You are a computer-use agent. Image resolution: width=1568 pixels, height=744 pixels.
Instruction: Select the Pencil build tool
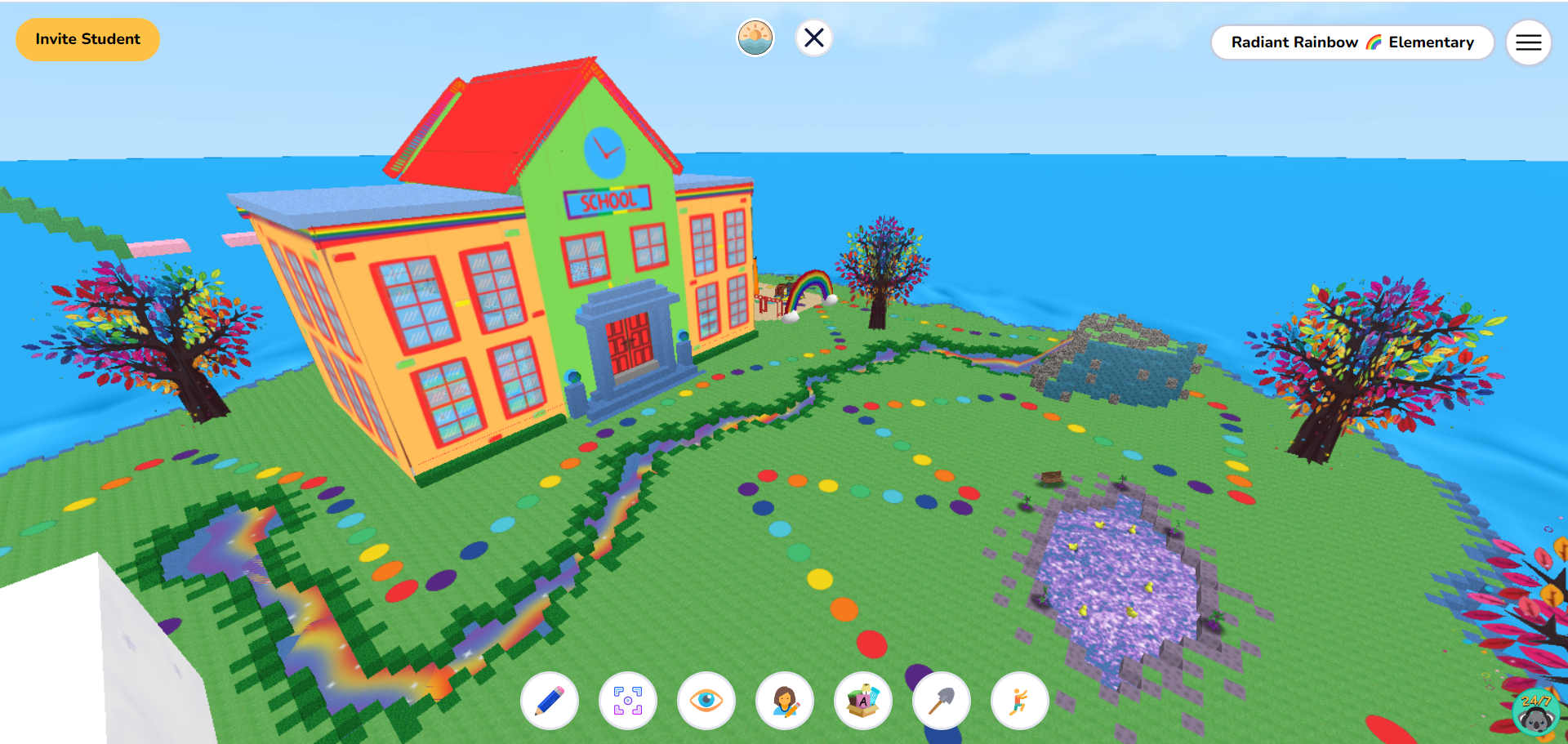coord(550,701)
